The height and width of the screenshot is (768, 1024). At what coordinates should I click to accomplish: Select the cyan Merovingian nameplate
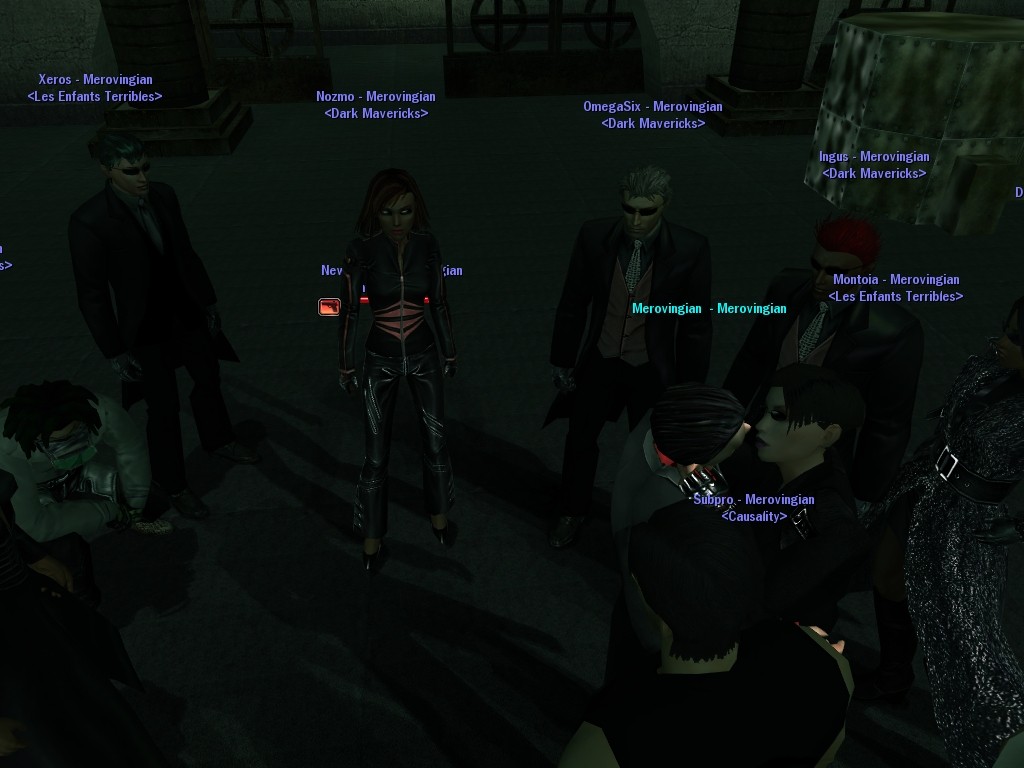(708, 309)
